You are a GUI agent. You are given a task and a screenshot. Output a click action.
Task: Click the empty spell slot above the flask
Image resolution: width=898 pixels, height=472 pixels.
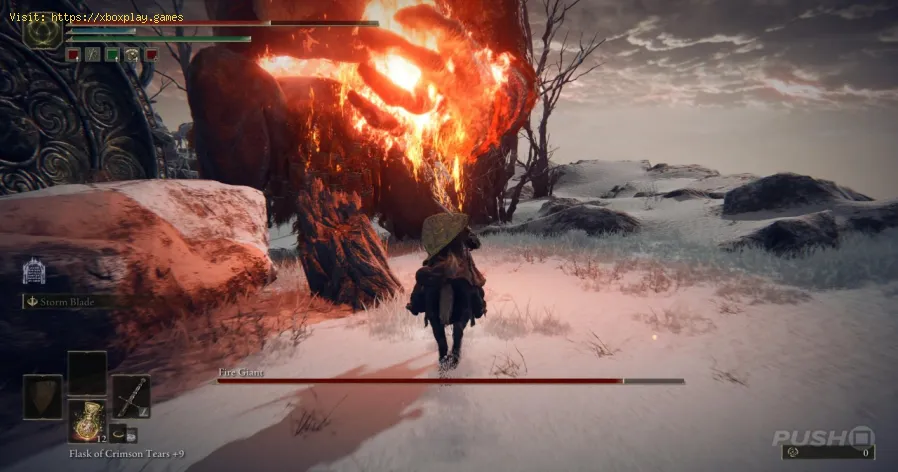point(87,372)
